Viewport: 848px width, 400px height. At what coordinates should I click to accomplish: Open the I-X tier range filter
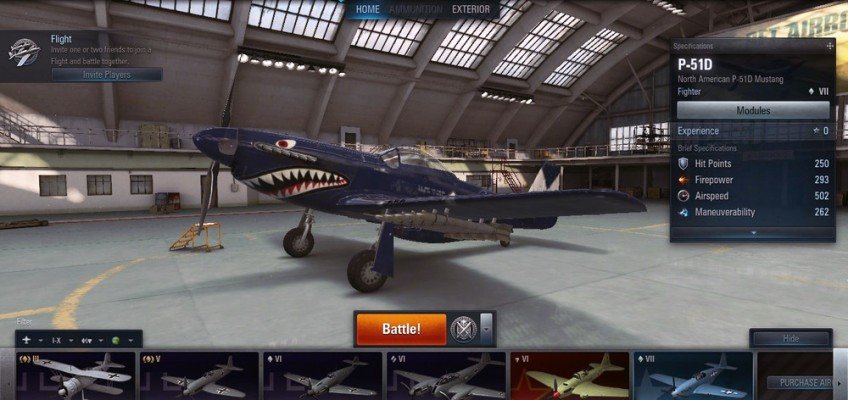coord(63,339)
